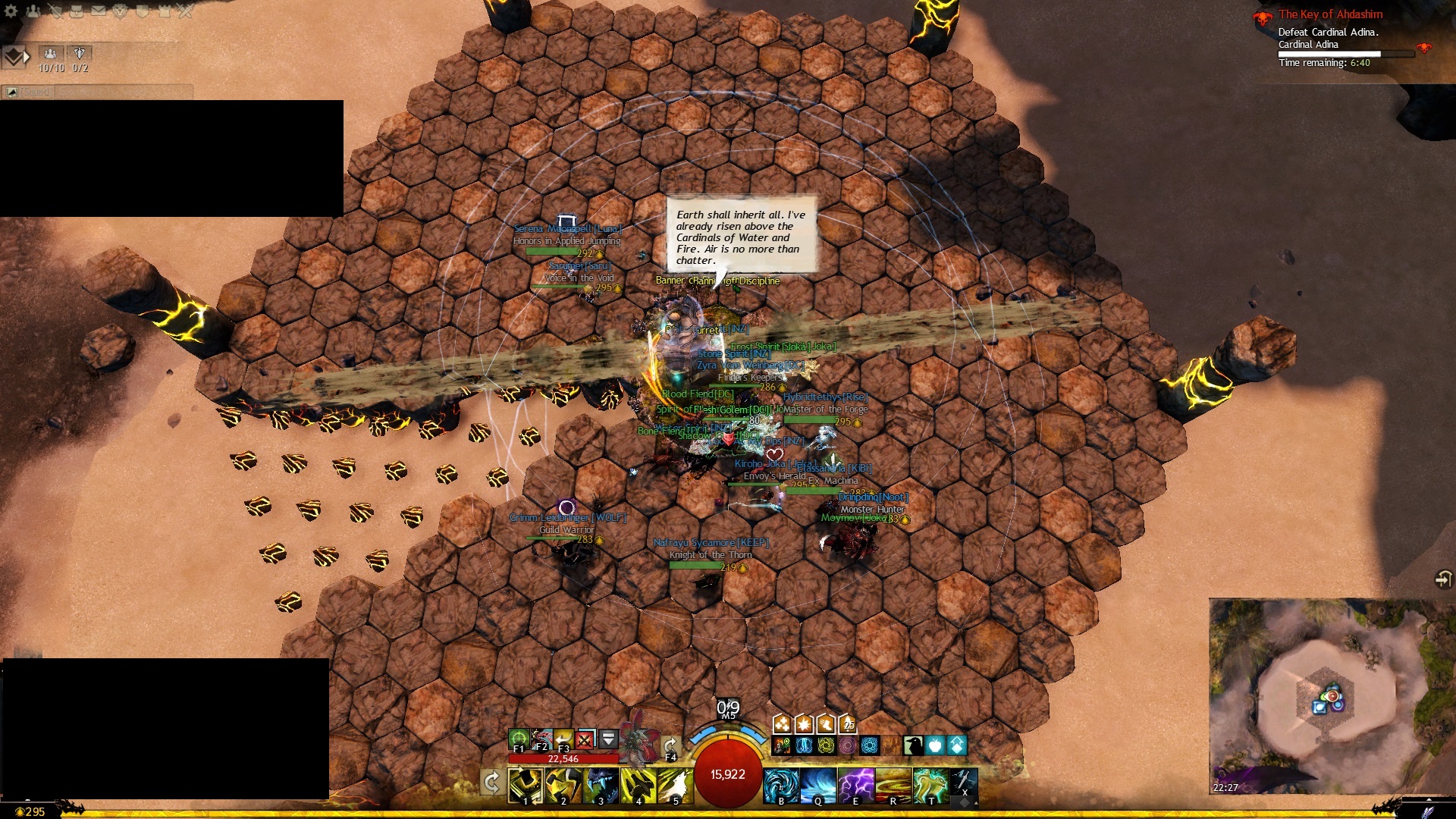1456x819 pixels.
Task: Use the F3 return pet command
Action: pyautogui.click(x=563, y=738)
